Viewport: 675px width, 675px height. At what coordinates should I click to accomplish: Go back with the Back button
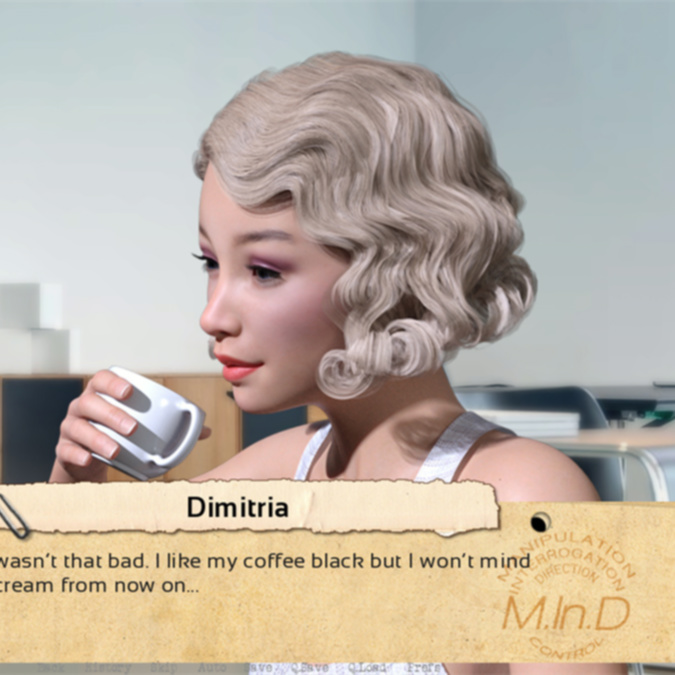(x=51, y=667)
